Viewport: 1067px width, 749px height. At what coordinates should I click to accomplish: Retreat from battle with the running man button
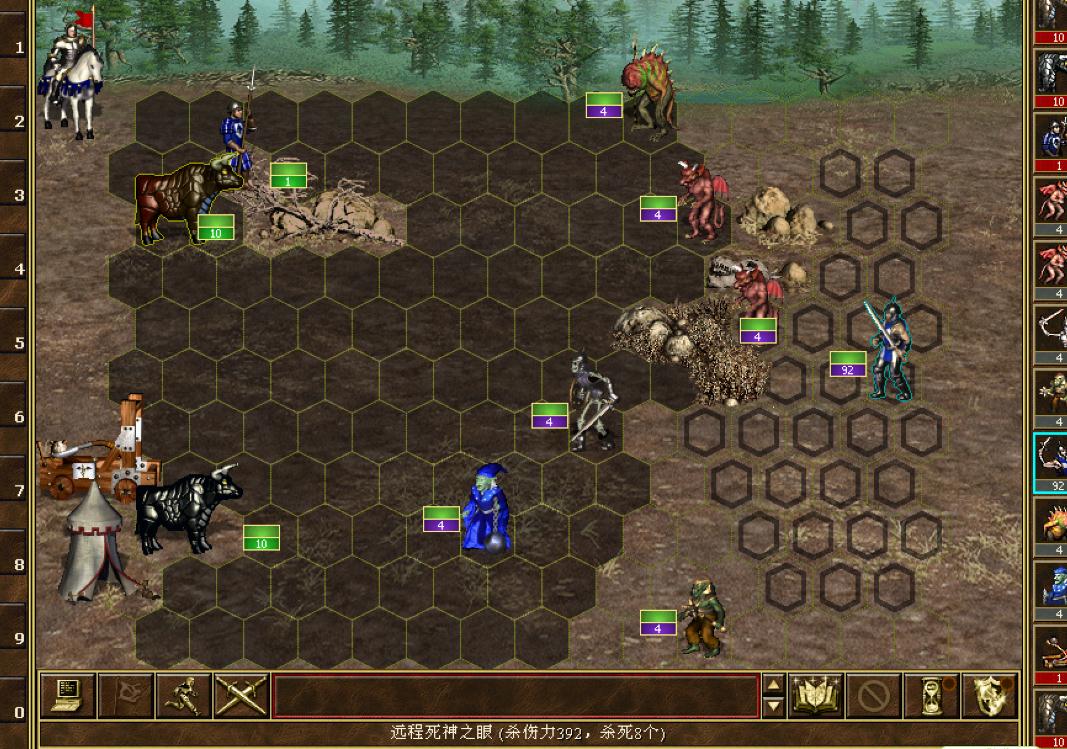(x=184, y=695)
